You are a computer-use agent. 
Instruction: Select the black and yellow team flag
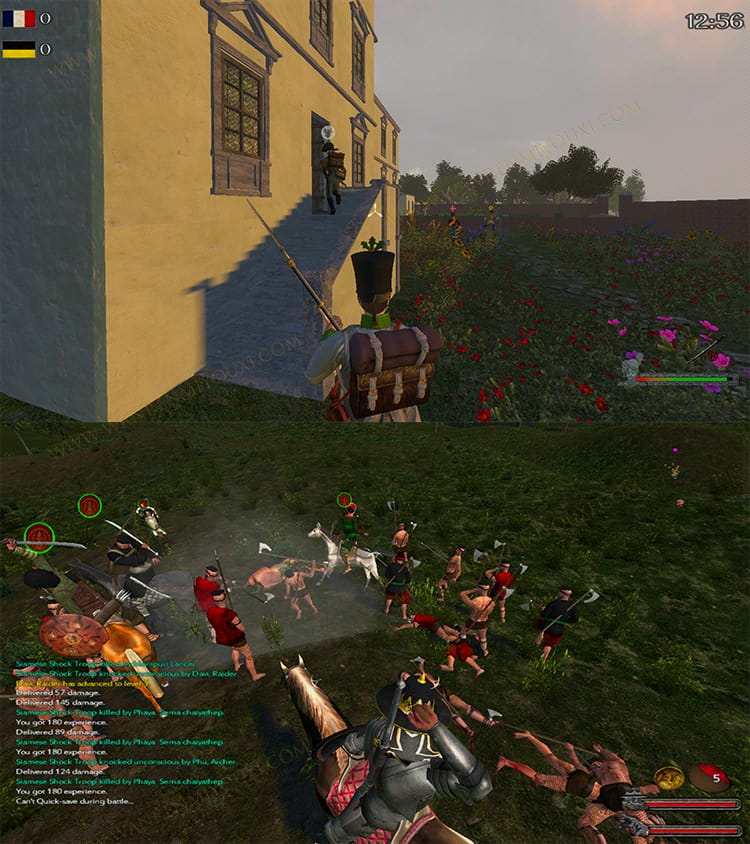[18, 49]
